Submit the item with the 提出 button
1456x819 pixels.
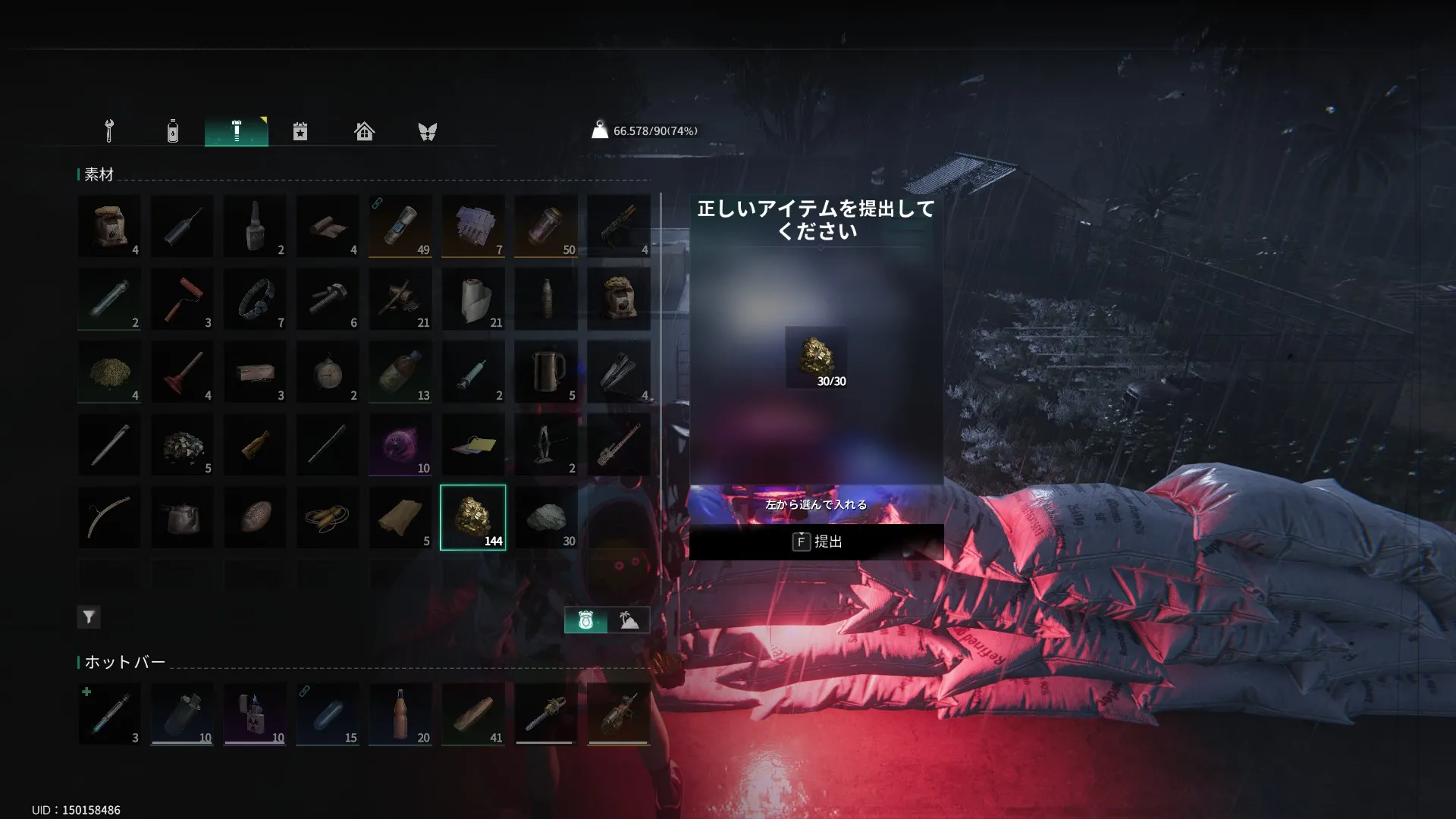pos(816,541)
